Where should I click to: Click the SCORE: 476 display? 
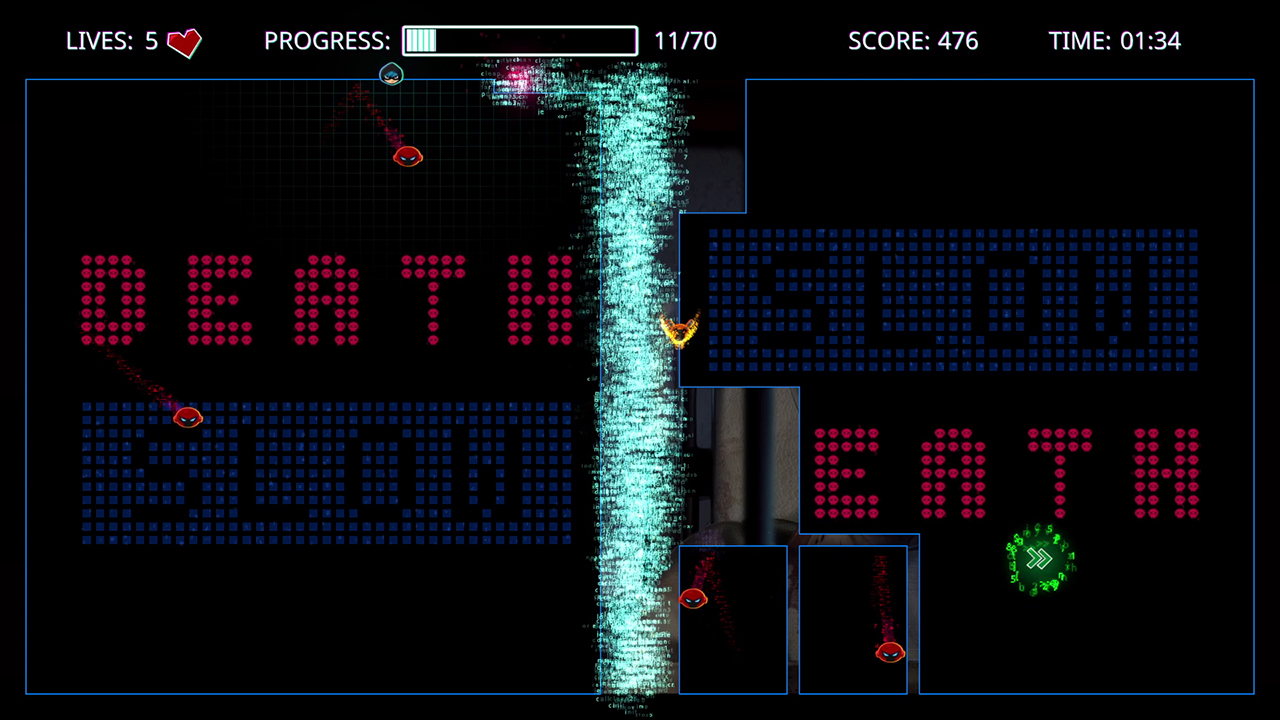[x=913, y=41]
